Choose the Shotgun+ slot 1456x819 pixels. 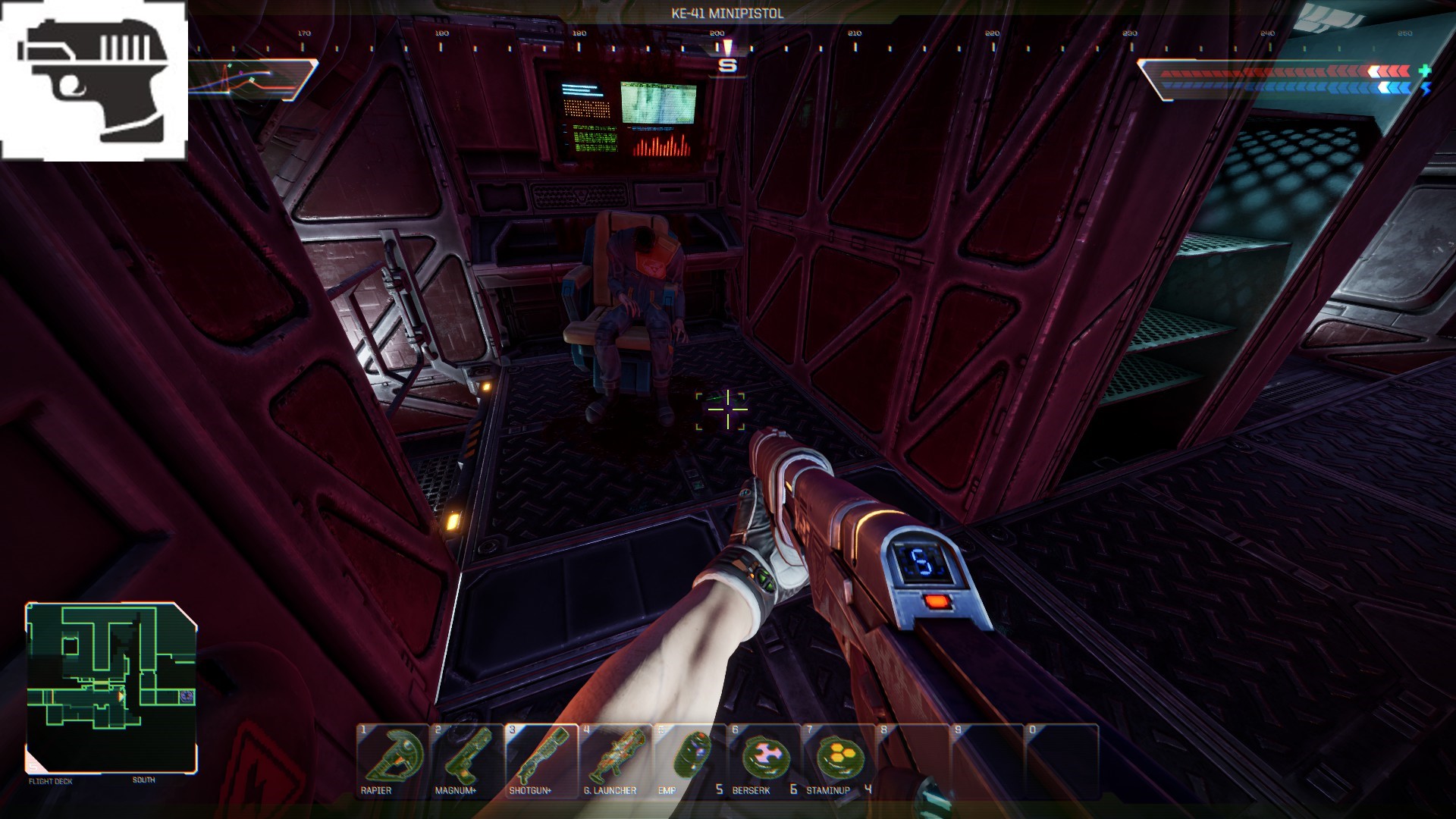[x=541, y=760]
